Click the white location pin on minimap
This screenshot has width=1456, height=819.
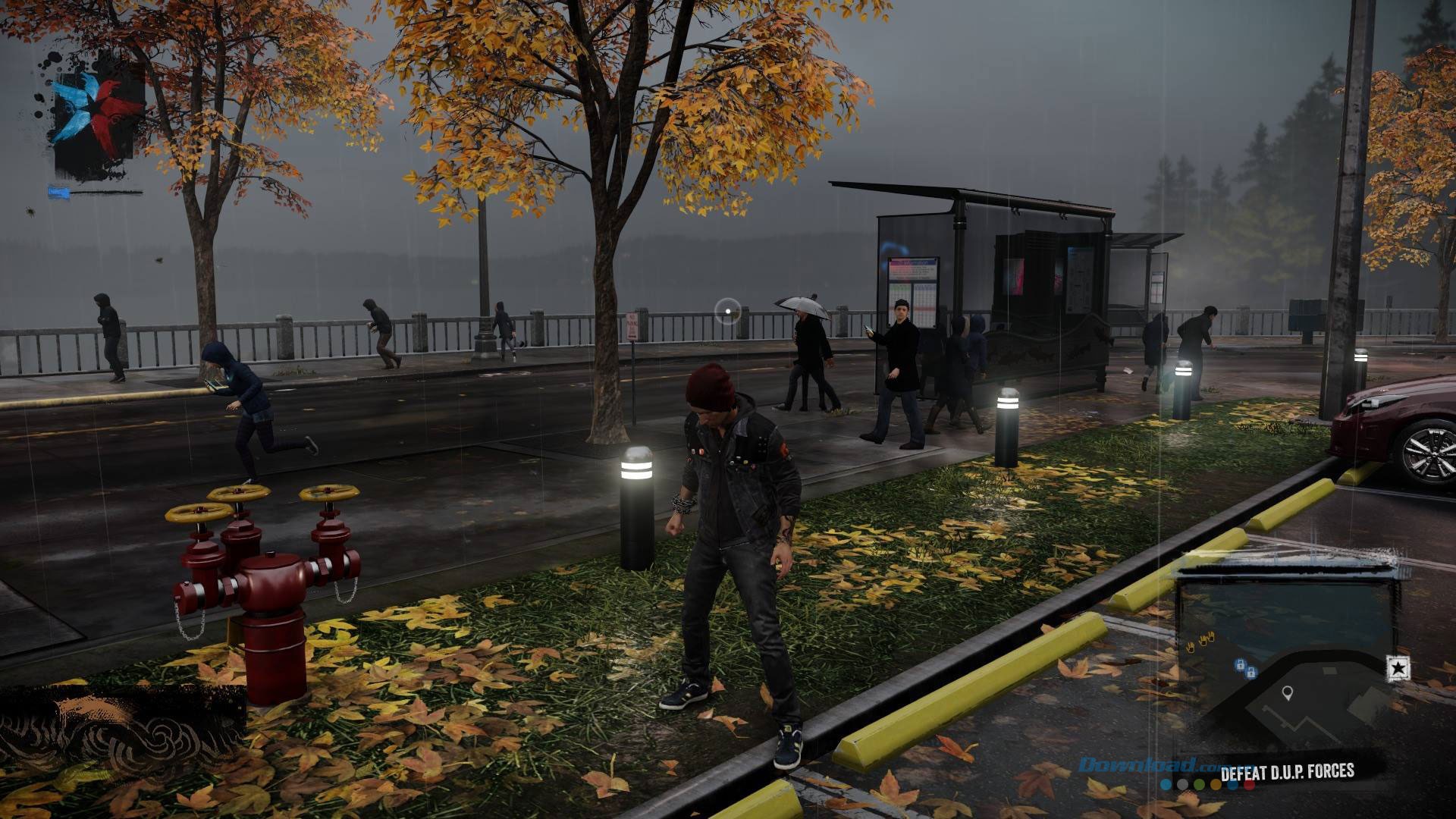[x=1287, y=692]
